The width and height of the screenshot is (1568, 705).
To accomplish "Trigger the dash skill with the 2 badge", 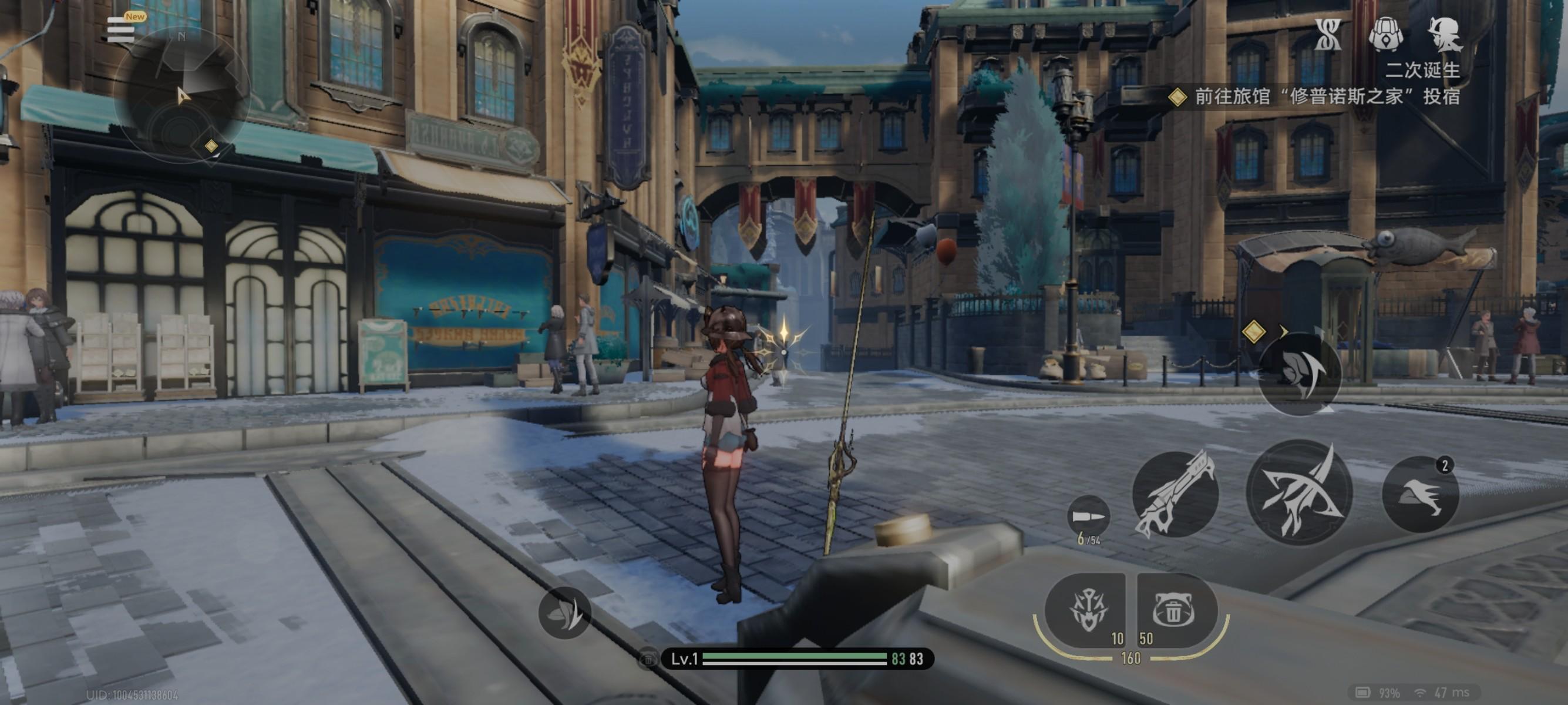I will pos(1420,493).
